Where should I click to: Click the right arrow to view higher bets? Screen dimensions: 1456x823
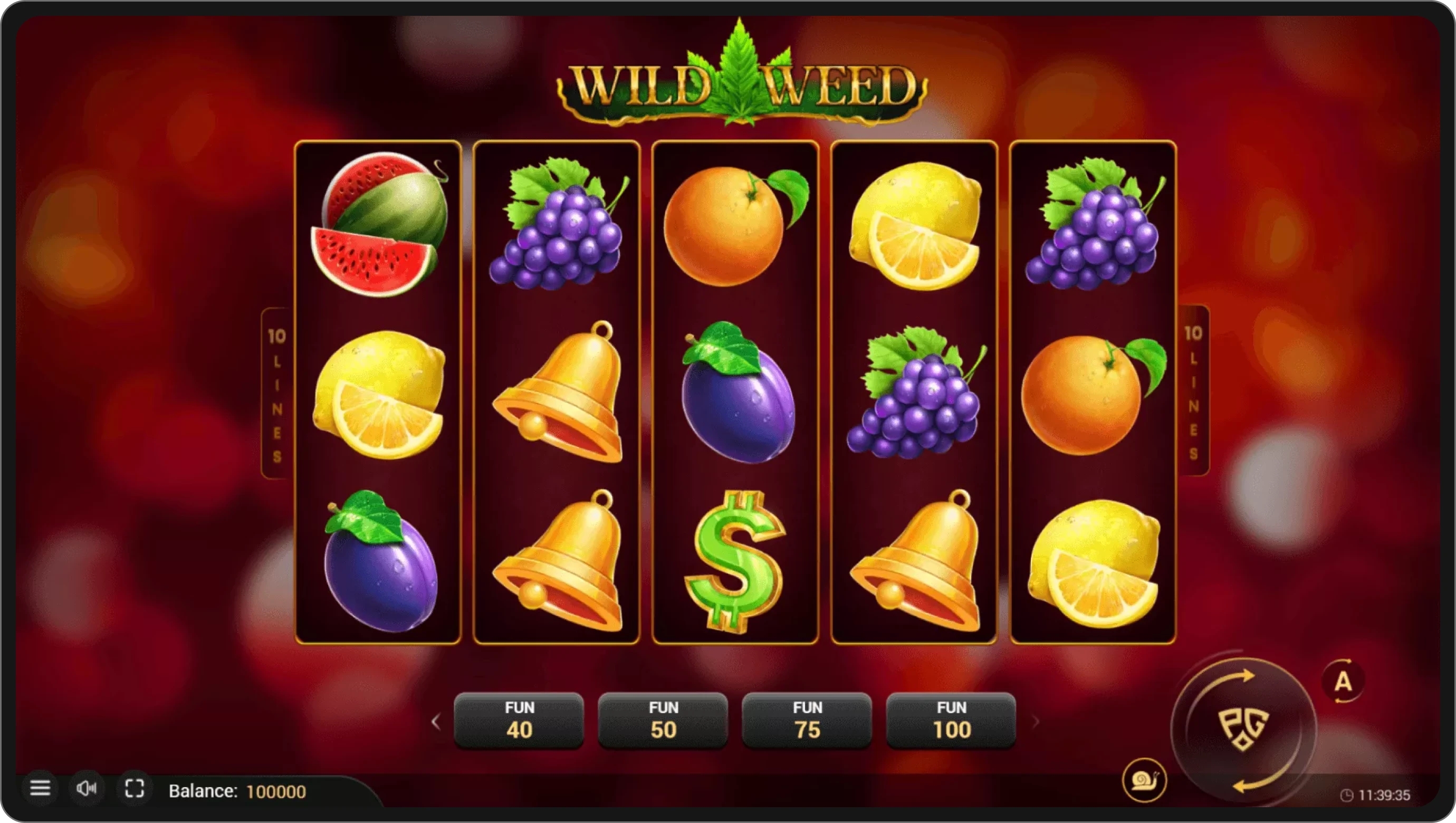click(1036, 722)
